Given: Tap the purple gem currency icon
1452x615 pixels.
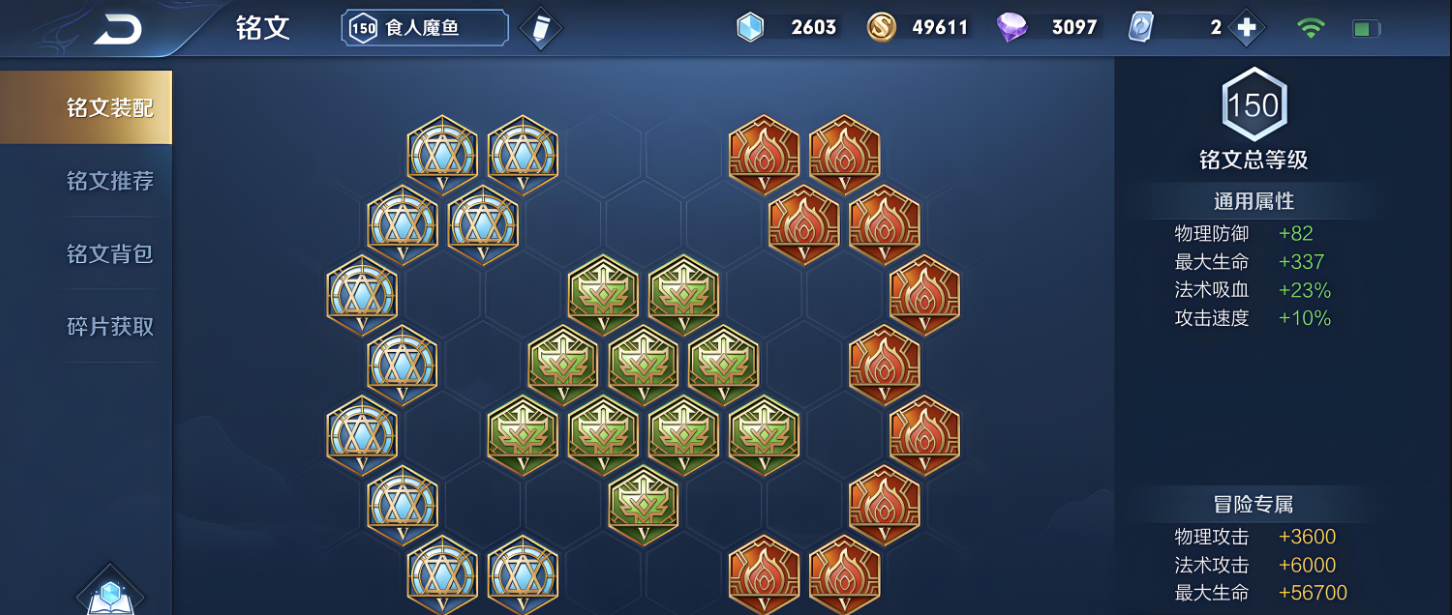Looking at the screenshot, I should tap(1012, 28).
